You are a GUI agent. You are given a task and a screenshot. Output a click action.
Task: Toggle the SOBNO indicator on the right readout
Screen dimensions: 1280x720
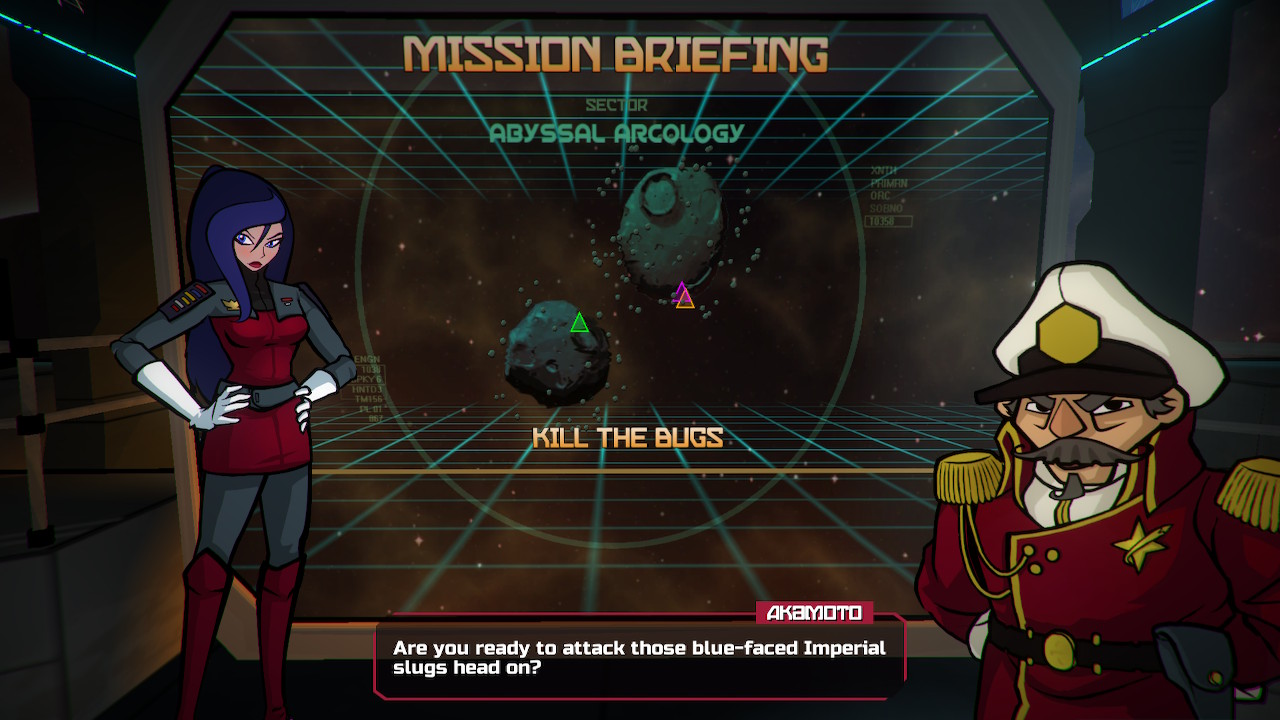[887, 207]
